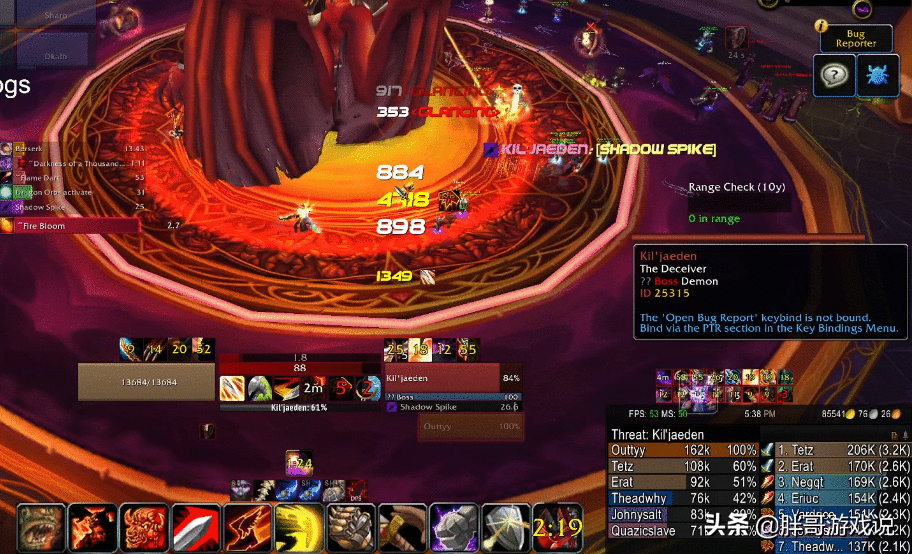Activate the yellow glowing charge ability

click(299, 526)
